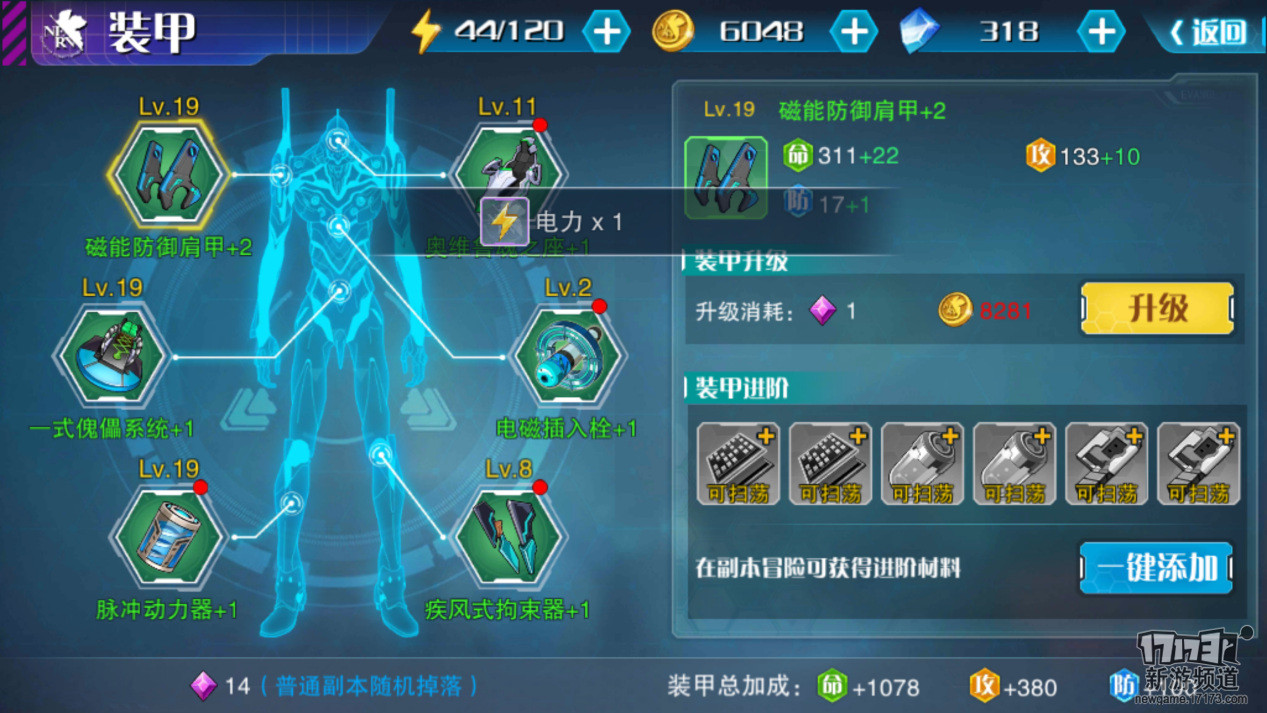Upgrade armor with the yellow 升级 button

[1157, 309]
